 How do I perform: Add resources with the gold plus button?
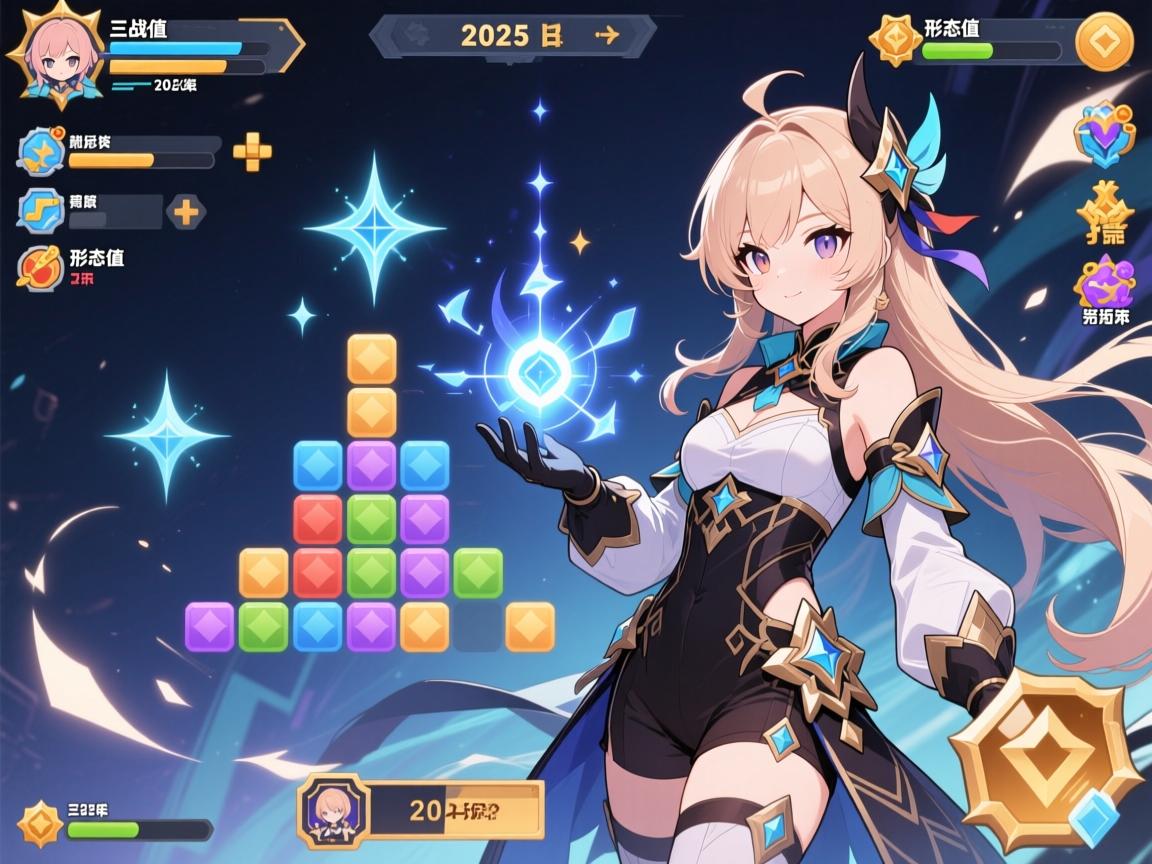tap(252, 152)
